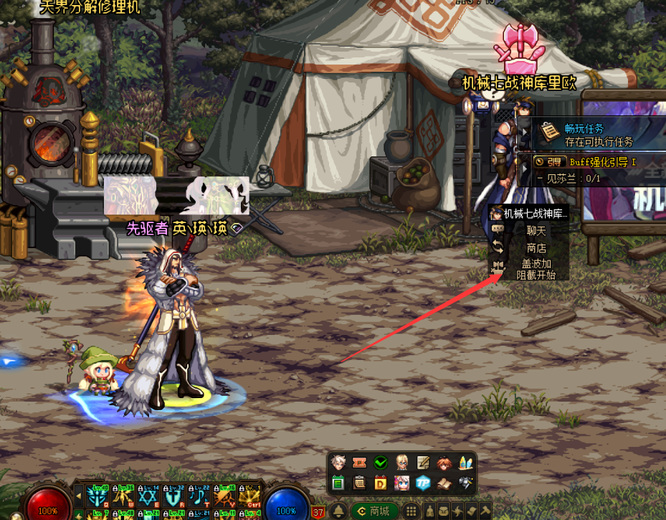Choose 聊天 (Chat) in the NPC menu

[536, 231]
